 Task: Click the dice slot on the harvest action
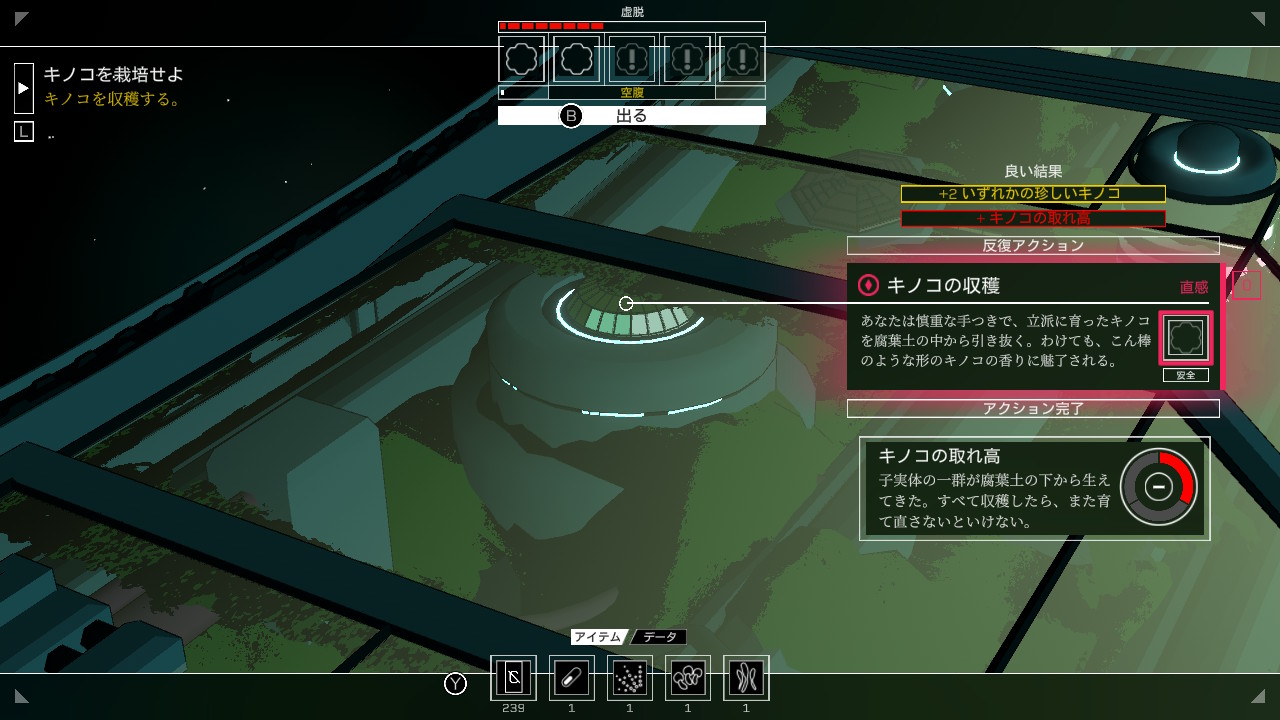coord(1185,338)
